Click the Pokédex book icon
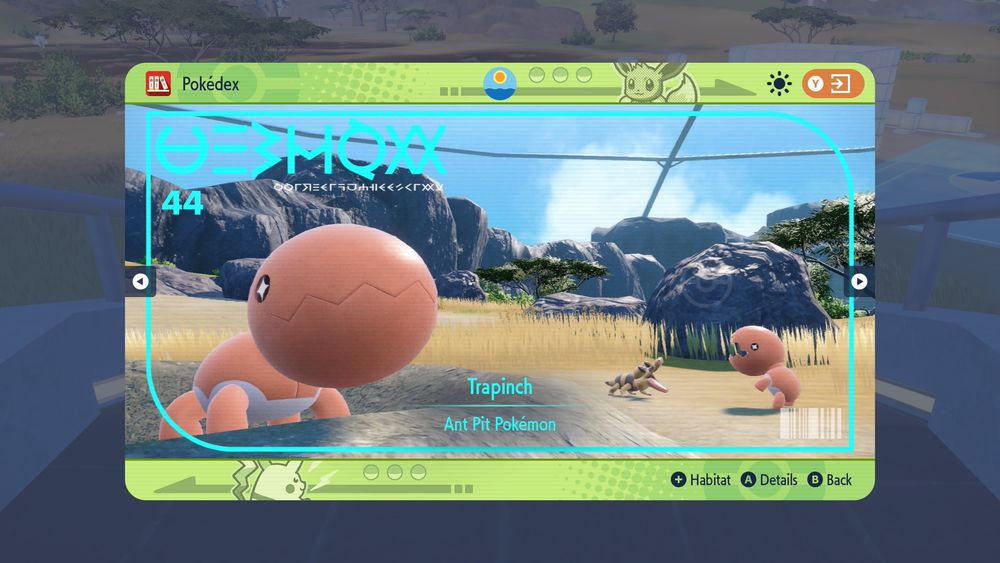Screen dimensions: 1000x563 coord(158,84)
